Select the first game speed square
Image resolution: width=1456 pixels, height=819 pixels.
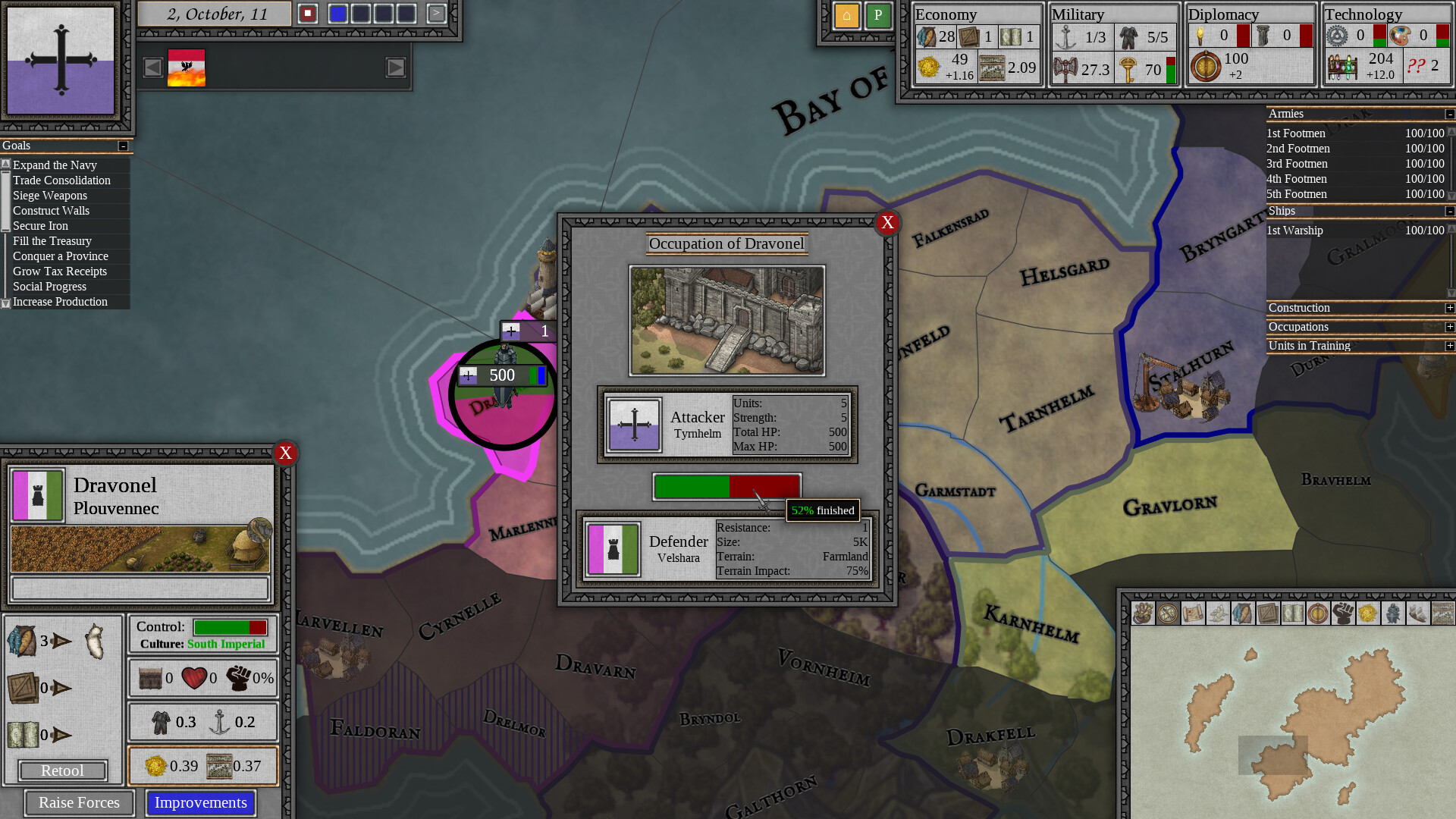tap(338, 13)
